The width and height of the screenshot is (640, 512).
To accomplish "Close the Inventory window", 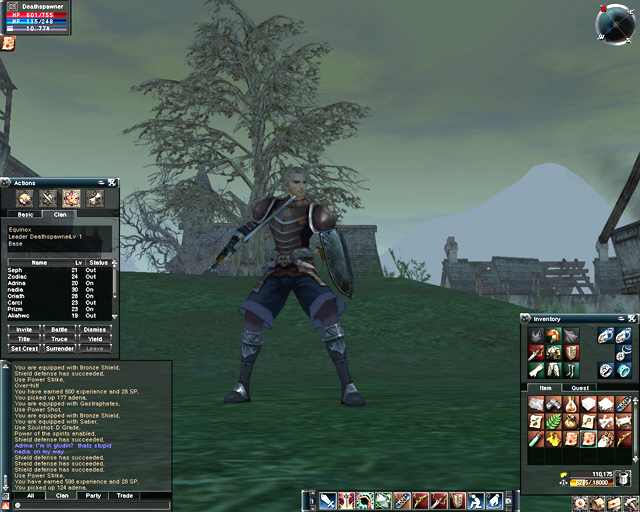I will tap(631, 319).
